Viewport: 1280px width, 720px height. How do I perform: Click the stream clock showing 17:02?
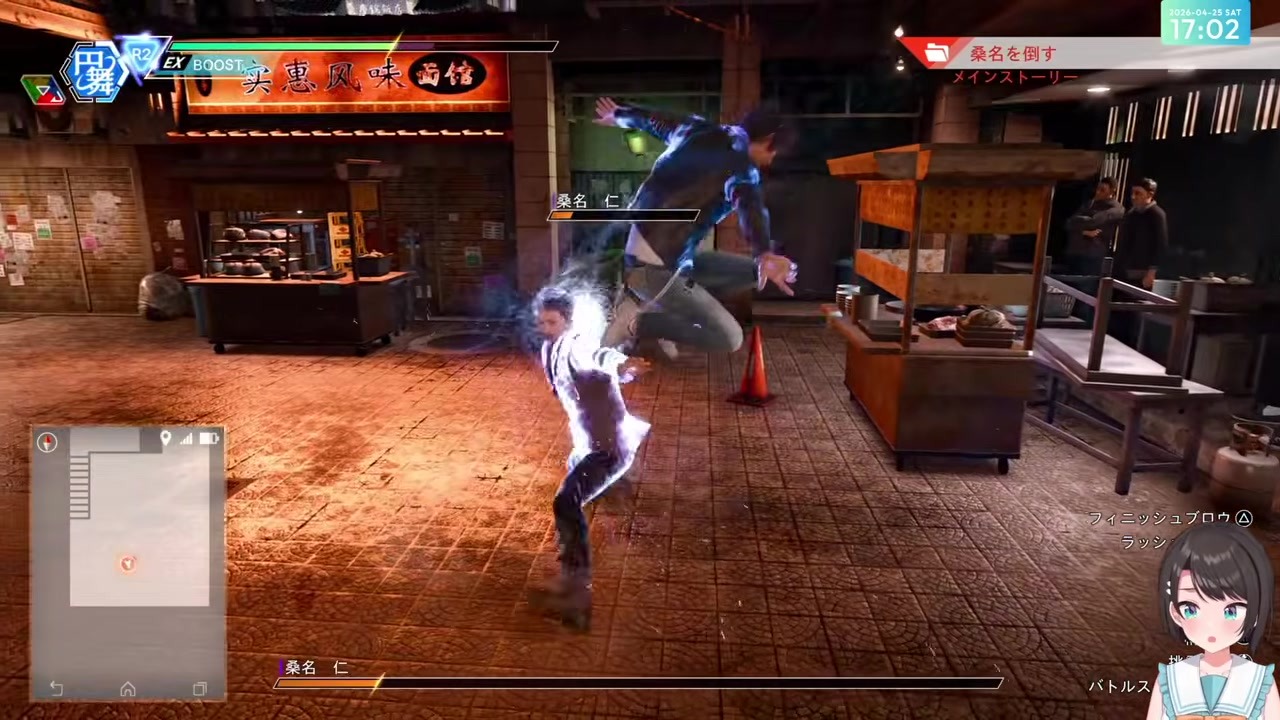[1205, 23]
